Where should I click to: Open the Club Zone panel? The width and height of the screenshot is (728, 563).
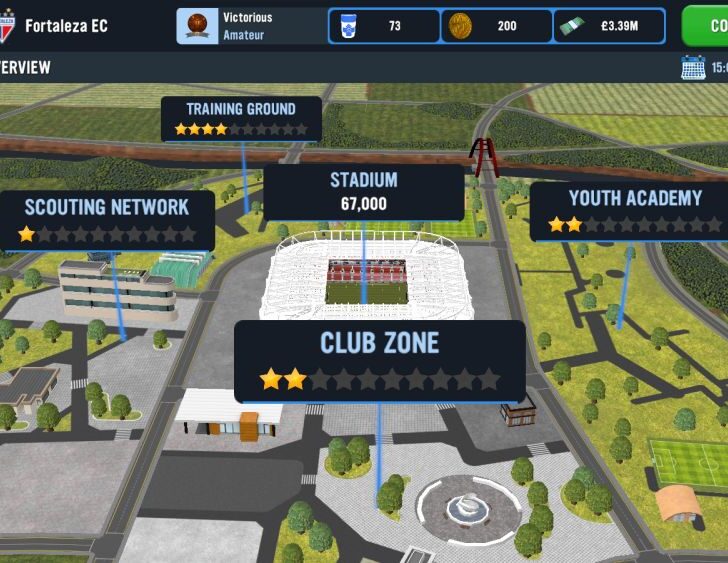tap(379, 360)
